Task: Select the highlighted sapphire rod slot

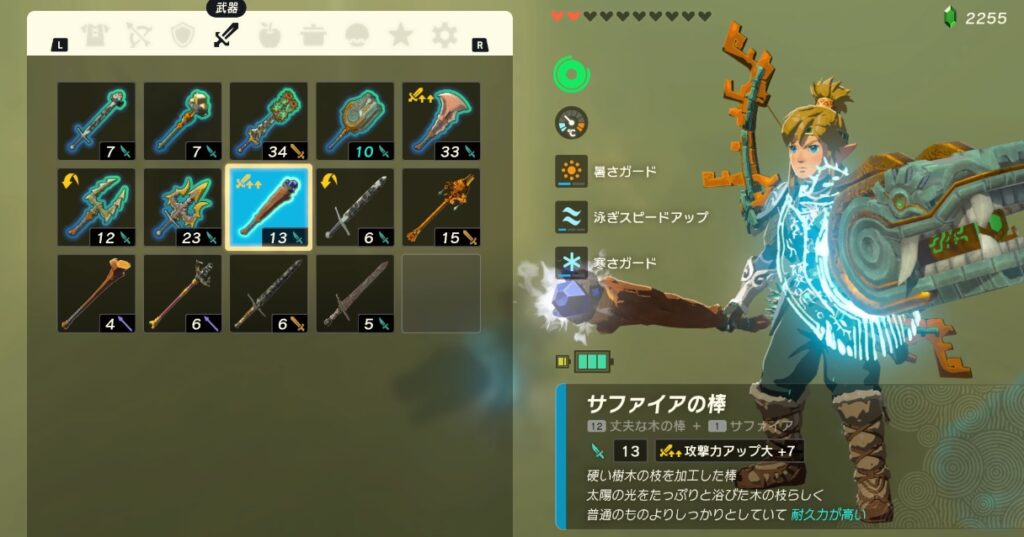Action: (269, 207)
